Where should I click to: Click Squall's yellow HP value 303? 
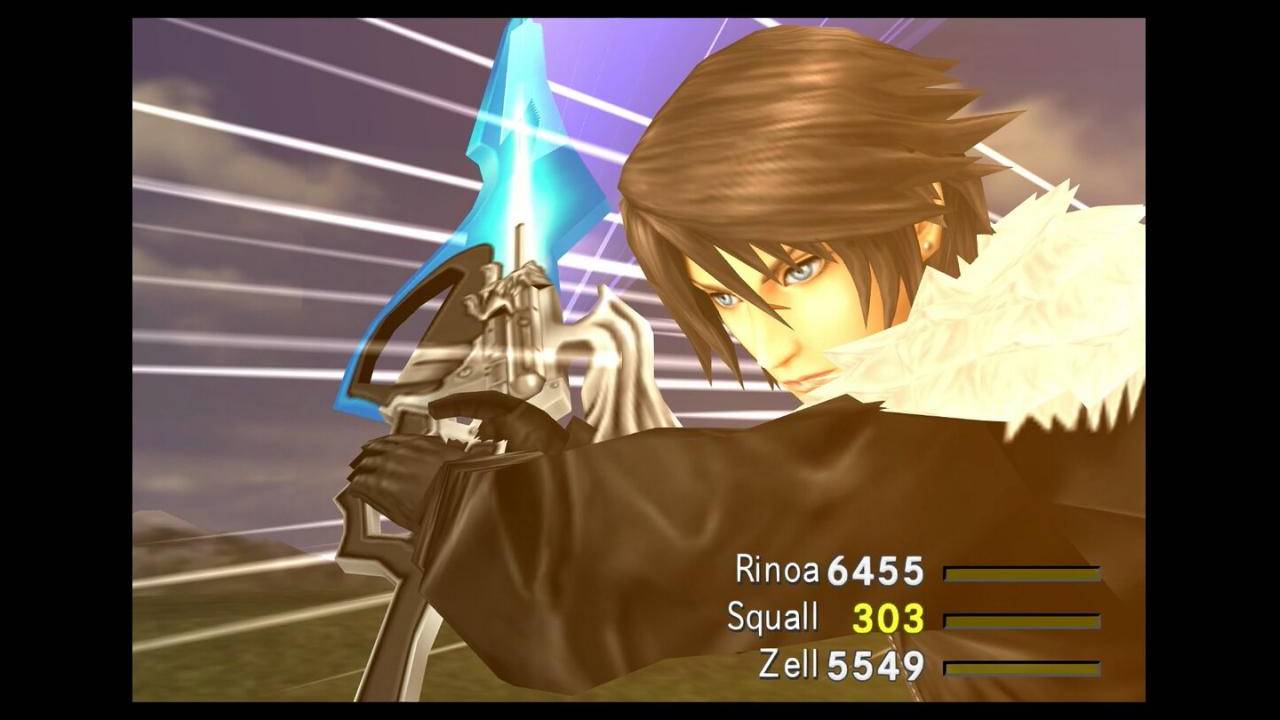coord(886,619)
